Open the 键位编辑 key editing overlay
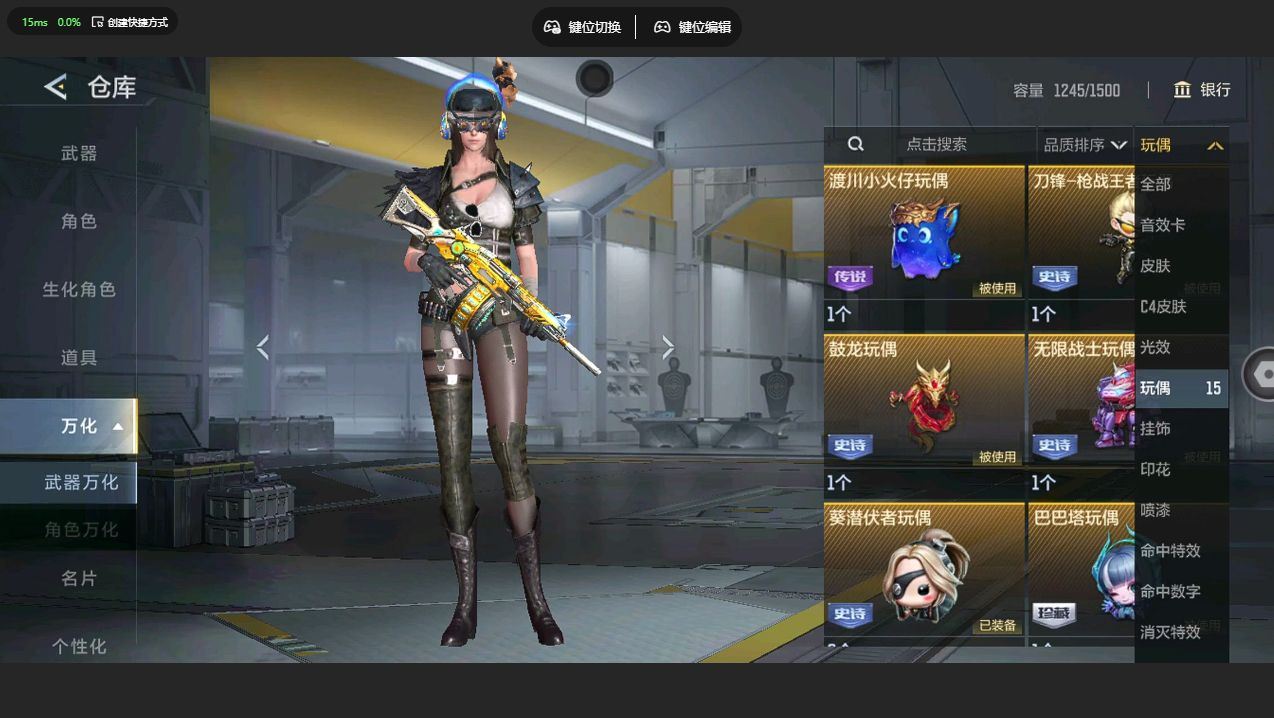1274x718 pixels. (693, 27)
